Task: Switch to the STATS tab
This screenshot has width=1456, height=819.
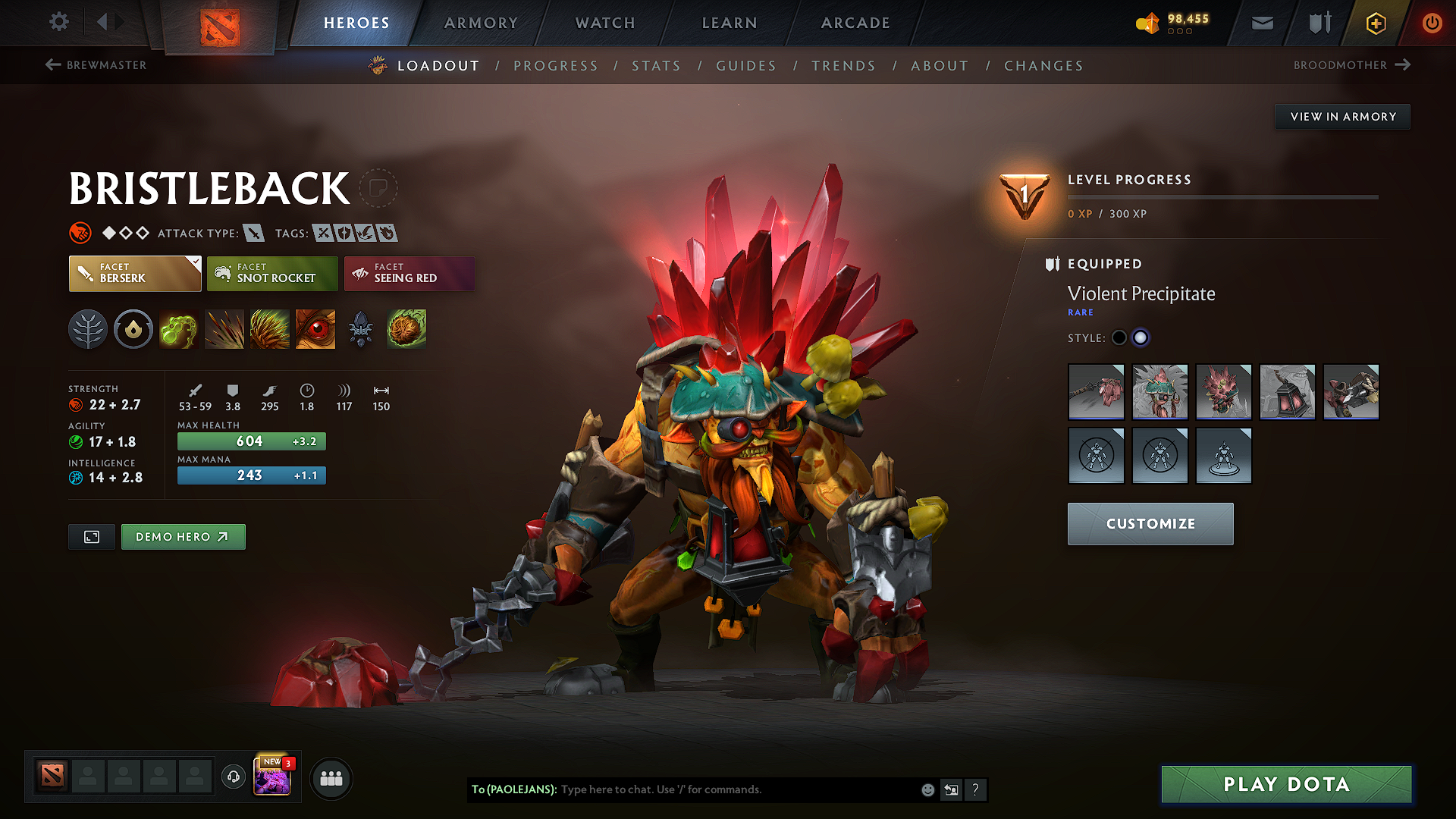Action: tap(656, 66)
